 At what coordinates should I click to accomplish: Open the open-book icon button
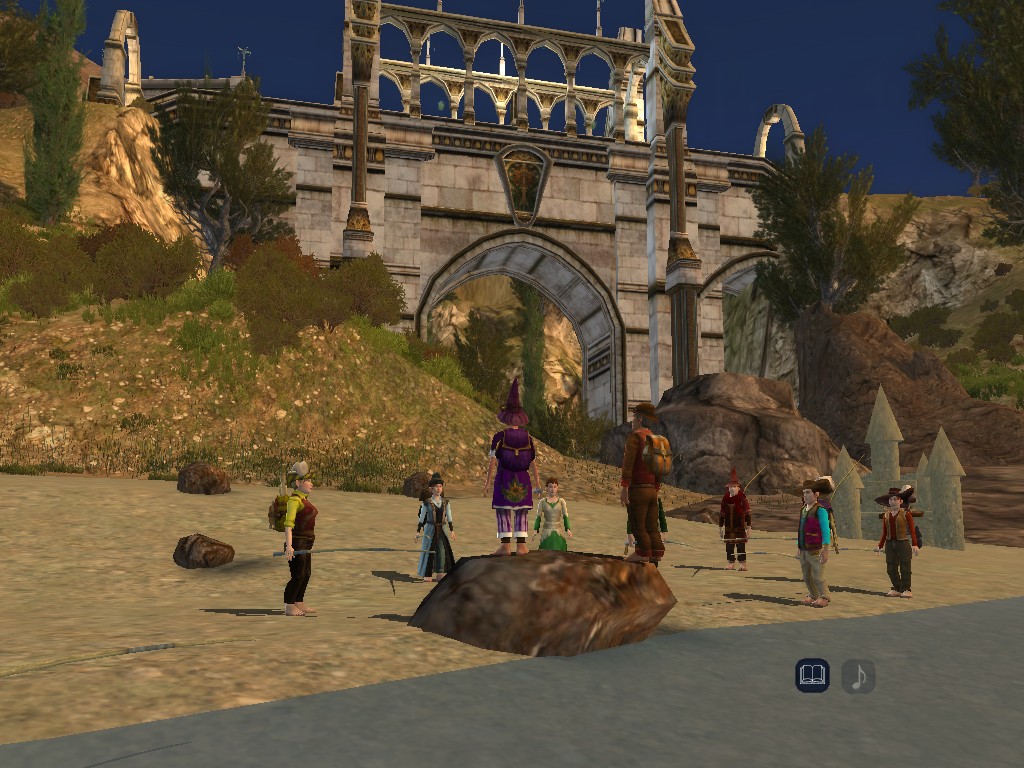812,676
